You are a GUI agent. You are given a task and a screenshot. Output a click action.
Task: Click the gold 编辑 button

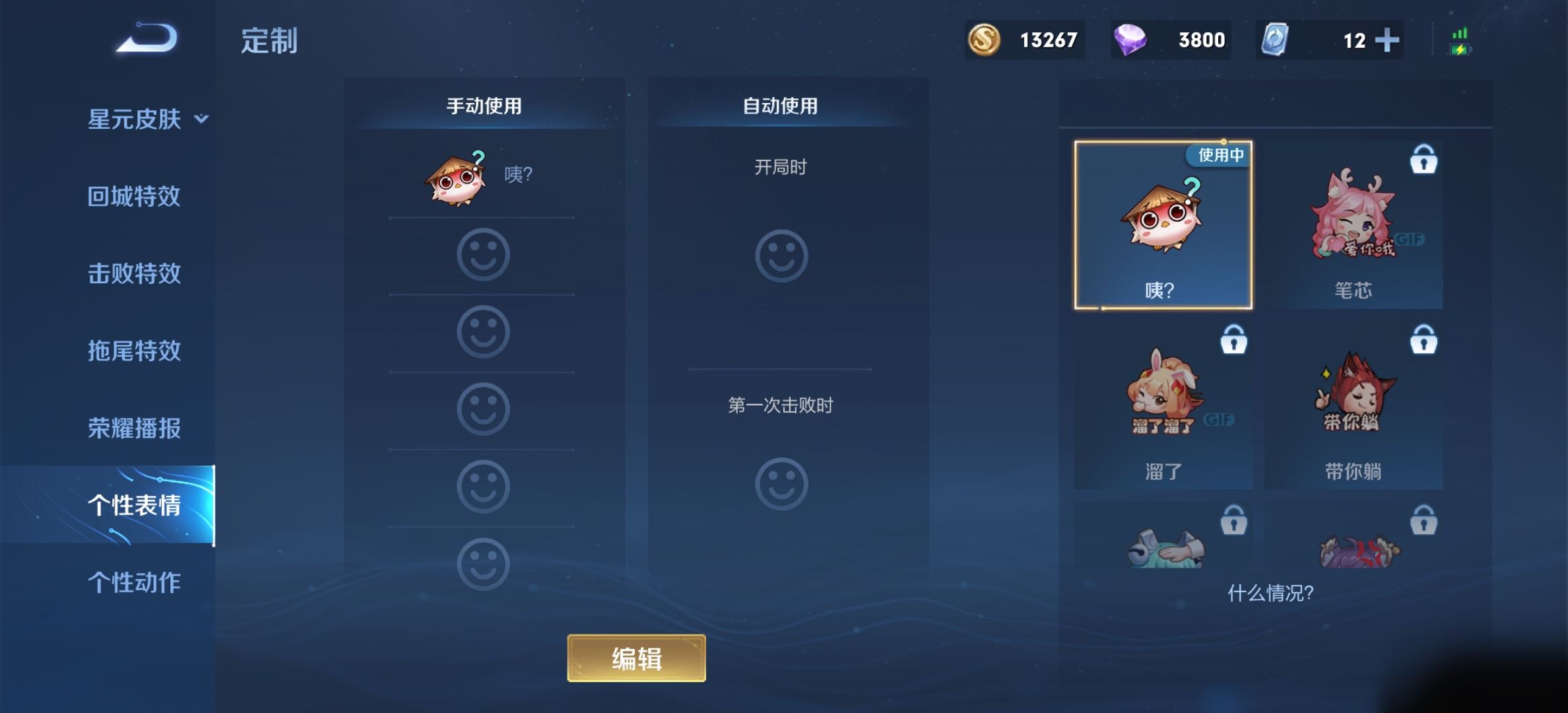(636, 658)
